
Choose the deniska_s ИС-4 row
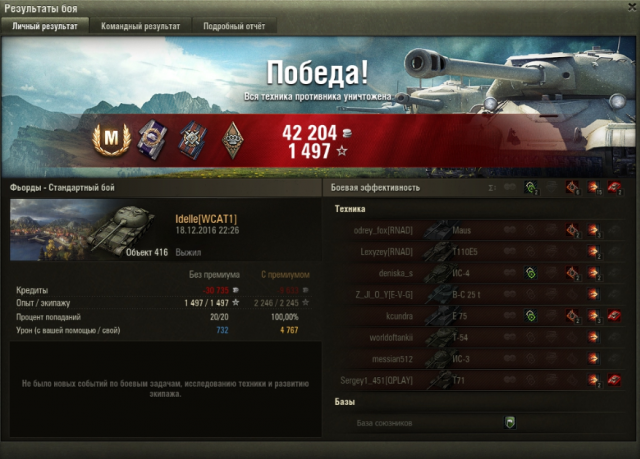(480, 273)
